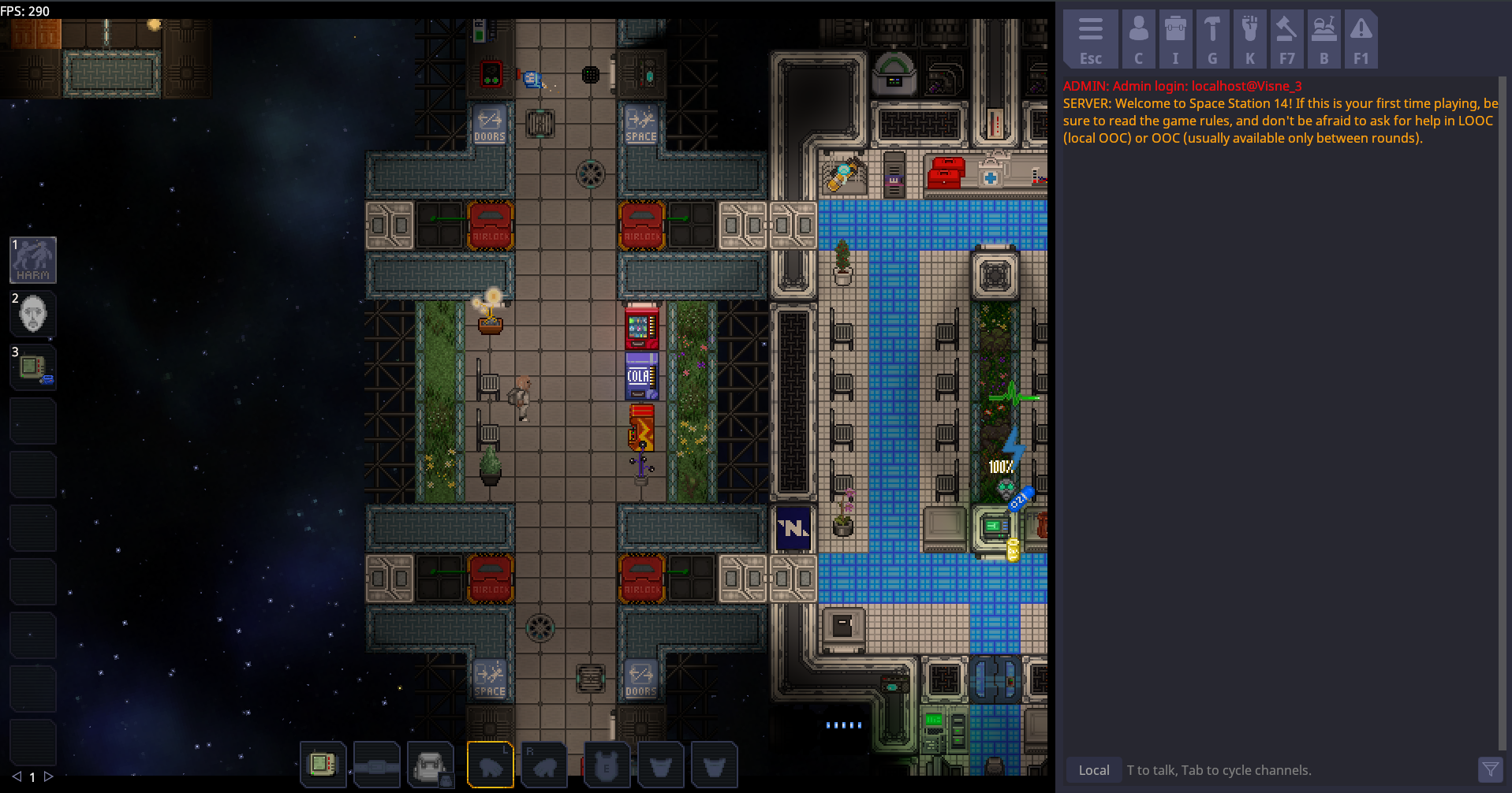Advance to the next hotbar page arrow
Image resolution: width=1512 pixels, height=793 pixels.
[x=47, y=776]
